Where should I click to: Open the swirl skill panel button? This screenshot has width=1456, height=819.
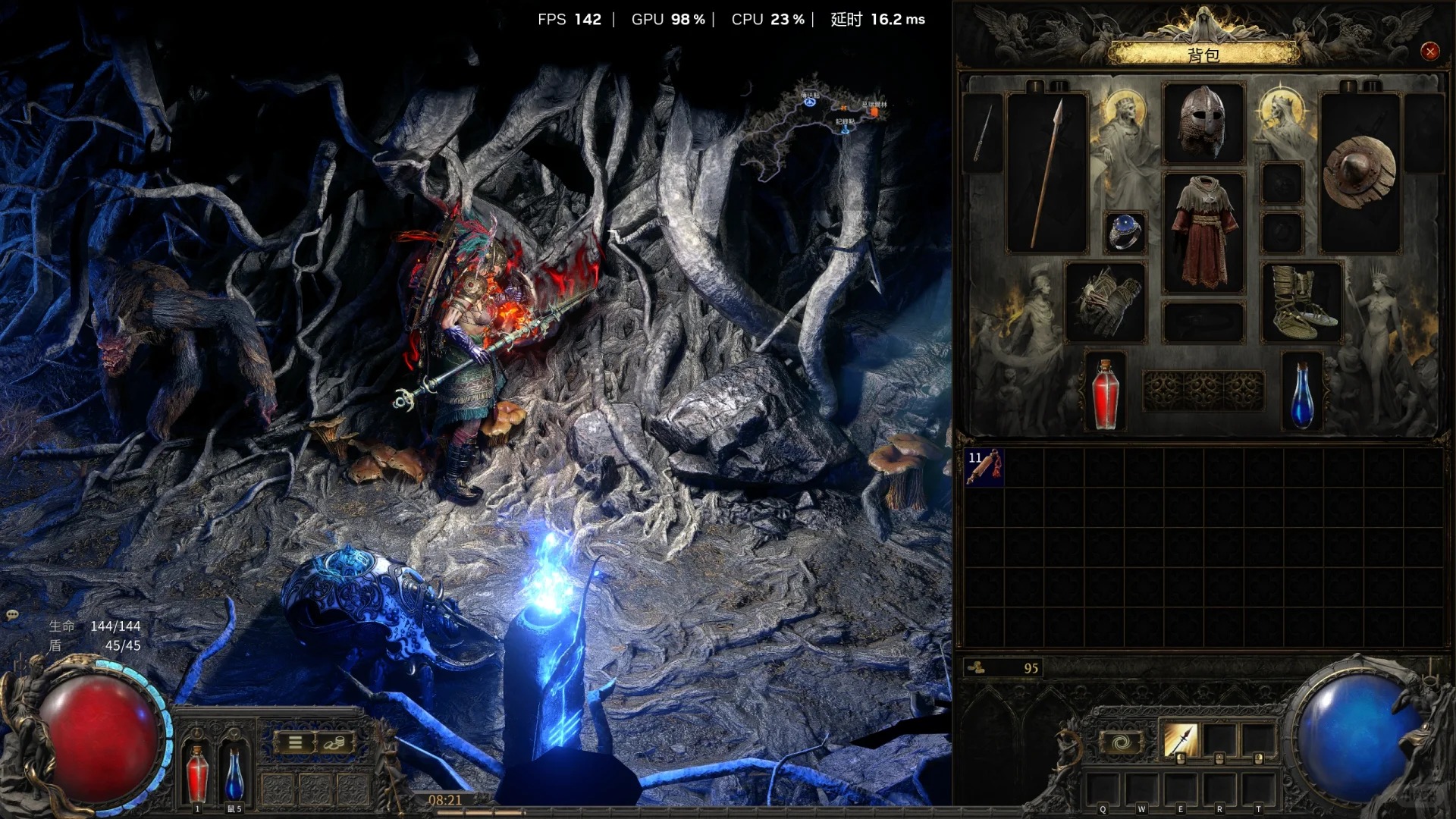[x=1122, y=742]
